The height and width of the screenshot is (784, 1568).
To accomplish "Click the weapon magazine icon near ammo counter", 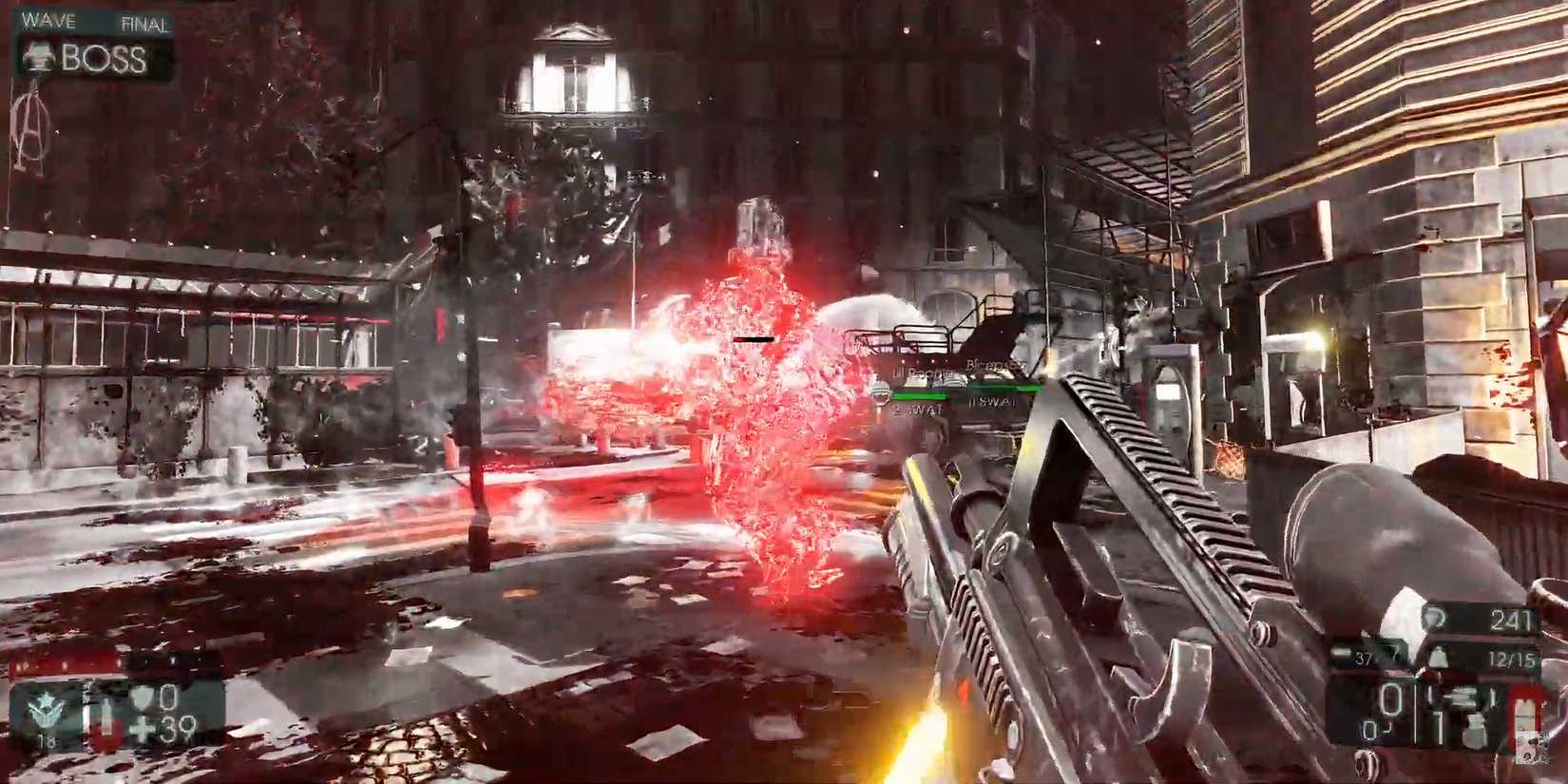I will tap(1342, 652).
